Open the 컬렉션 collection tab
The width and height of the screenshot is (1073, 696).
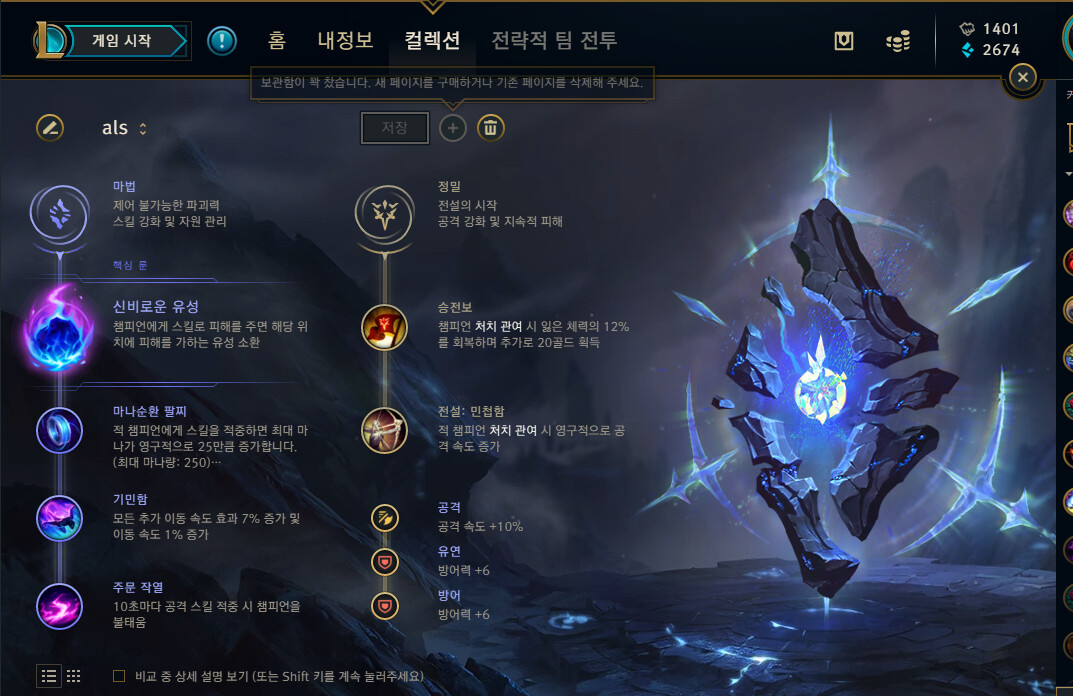tap(432, 41)
